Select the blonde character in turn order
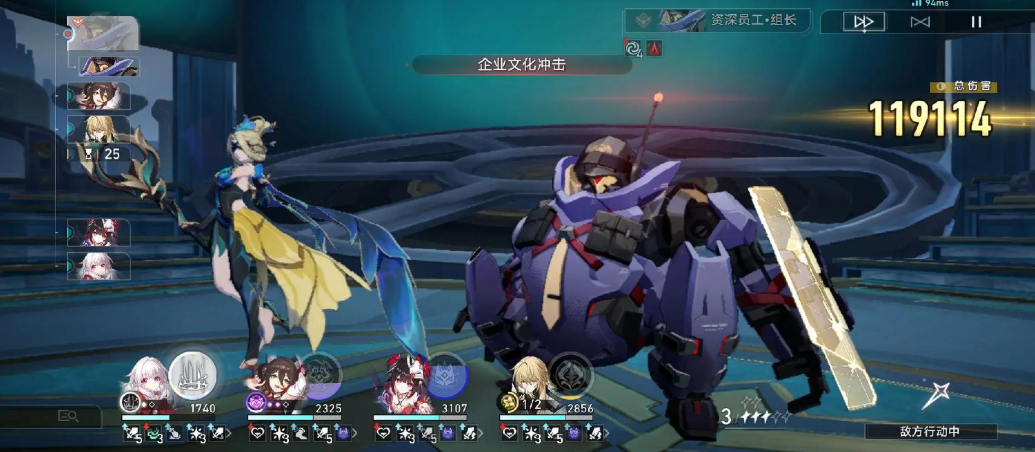This screenshot has height=452, width=1035. (99, 129)
